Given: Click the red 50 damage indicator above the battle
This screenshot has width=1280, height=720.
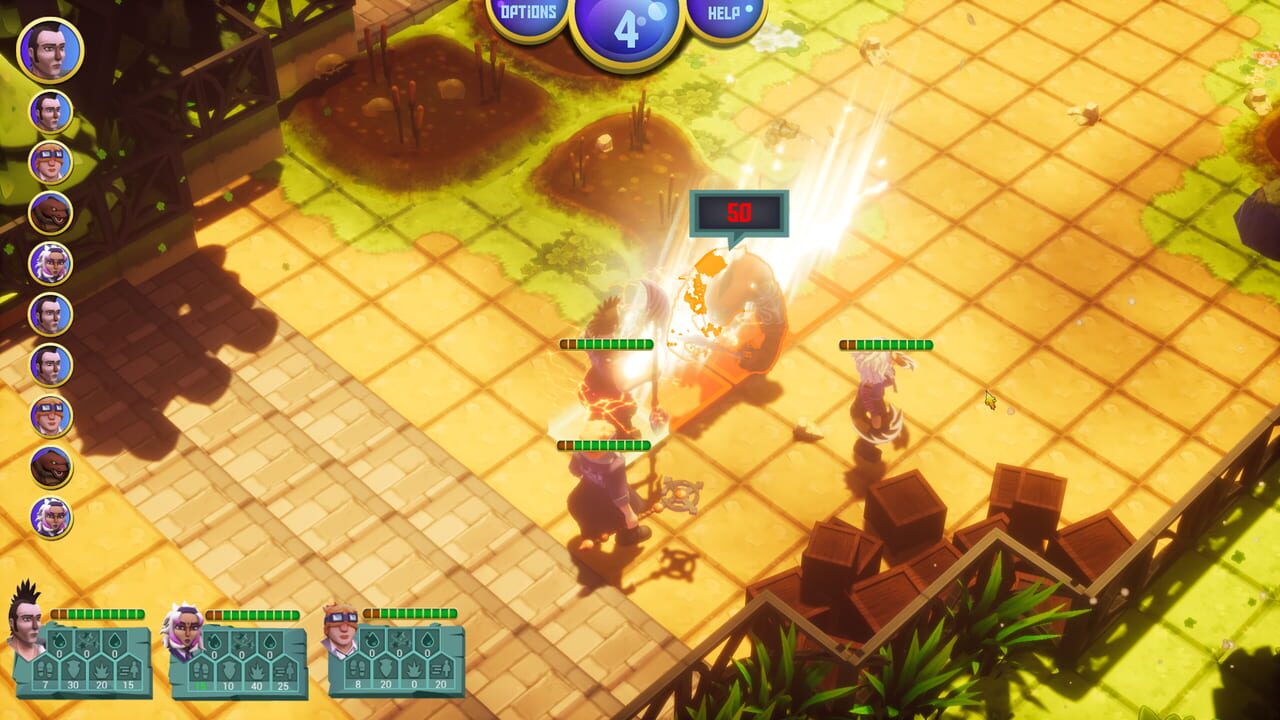Looking at the screenshot, I should point(740,210).
